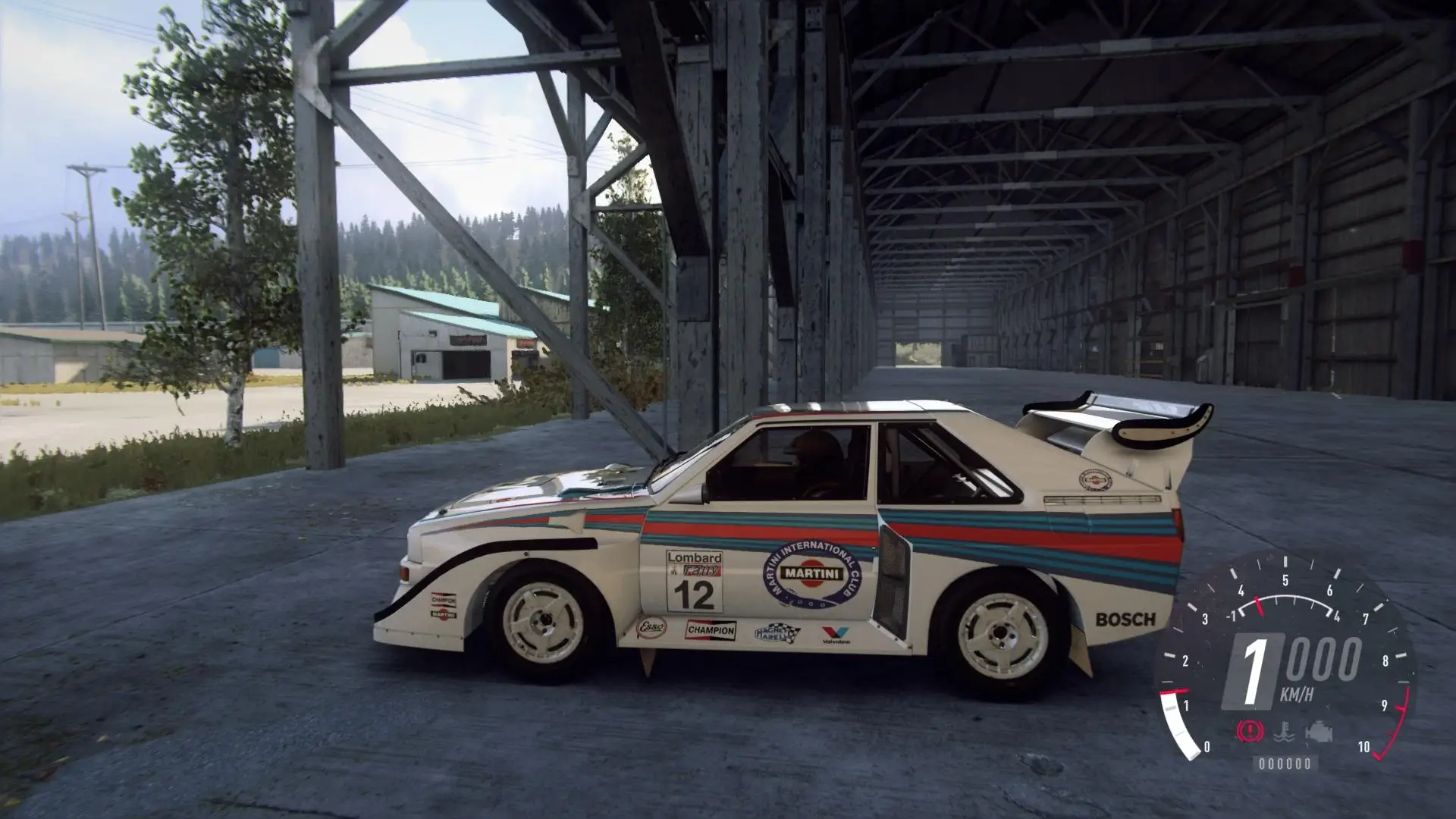Click the red tachometer needle
1456x819 pixels.
(x=1260, y=606)
